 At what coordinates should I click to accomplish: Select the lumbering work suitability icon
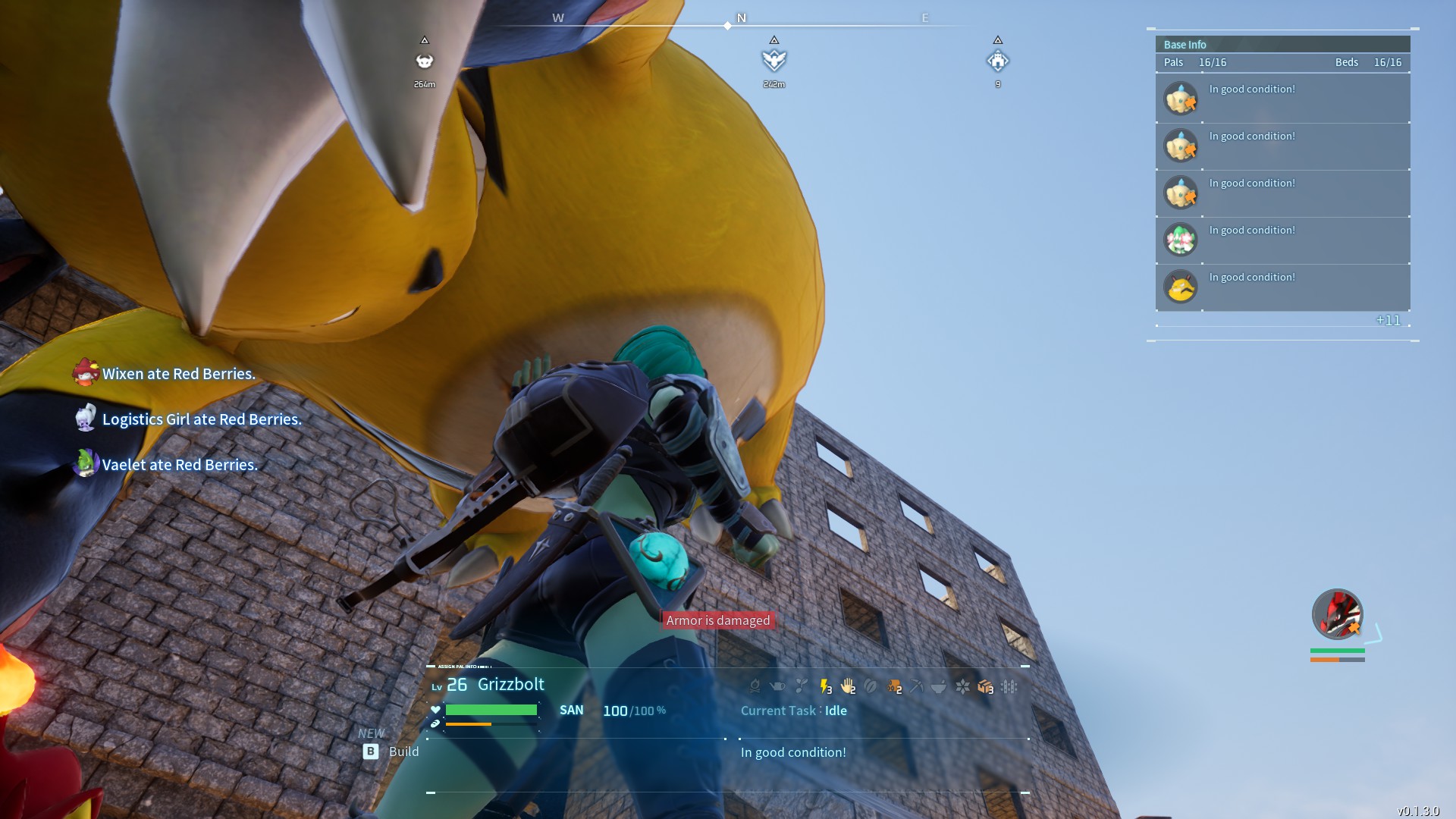click(x=894, y=686)
